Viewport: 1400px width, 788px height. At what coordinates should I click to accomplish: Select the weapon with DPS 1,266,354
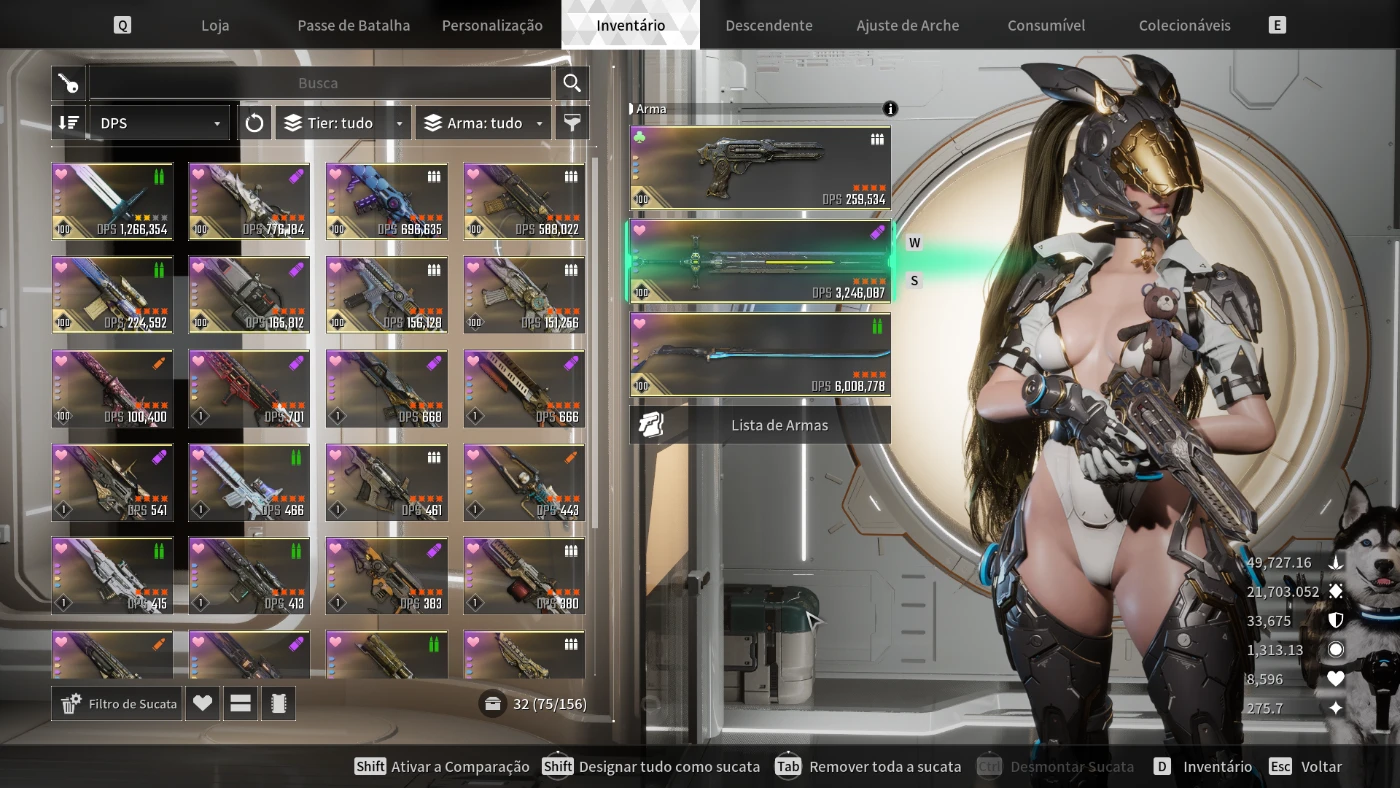pos(112,201)
